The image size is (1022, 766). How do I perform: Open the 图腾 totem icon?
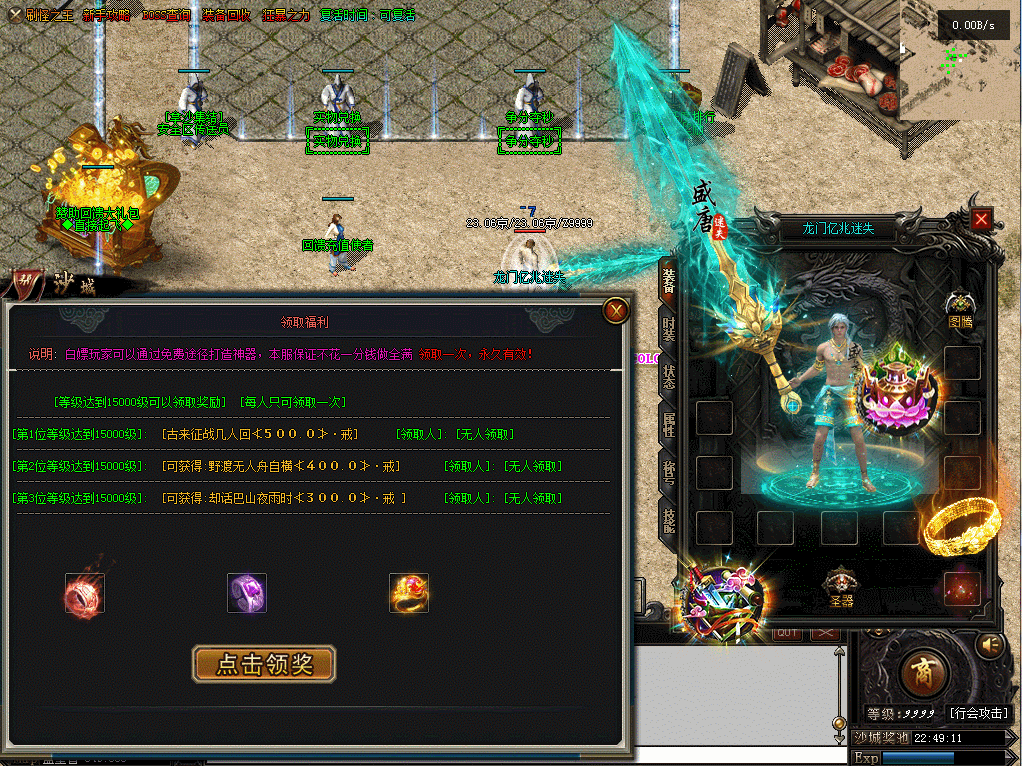(x=960, y=306)
